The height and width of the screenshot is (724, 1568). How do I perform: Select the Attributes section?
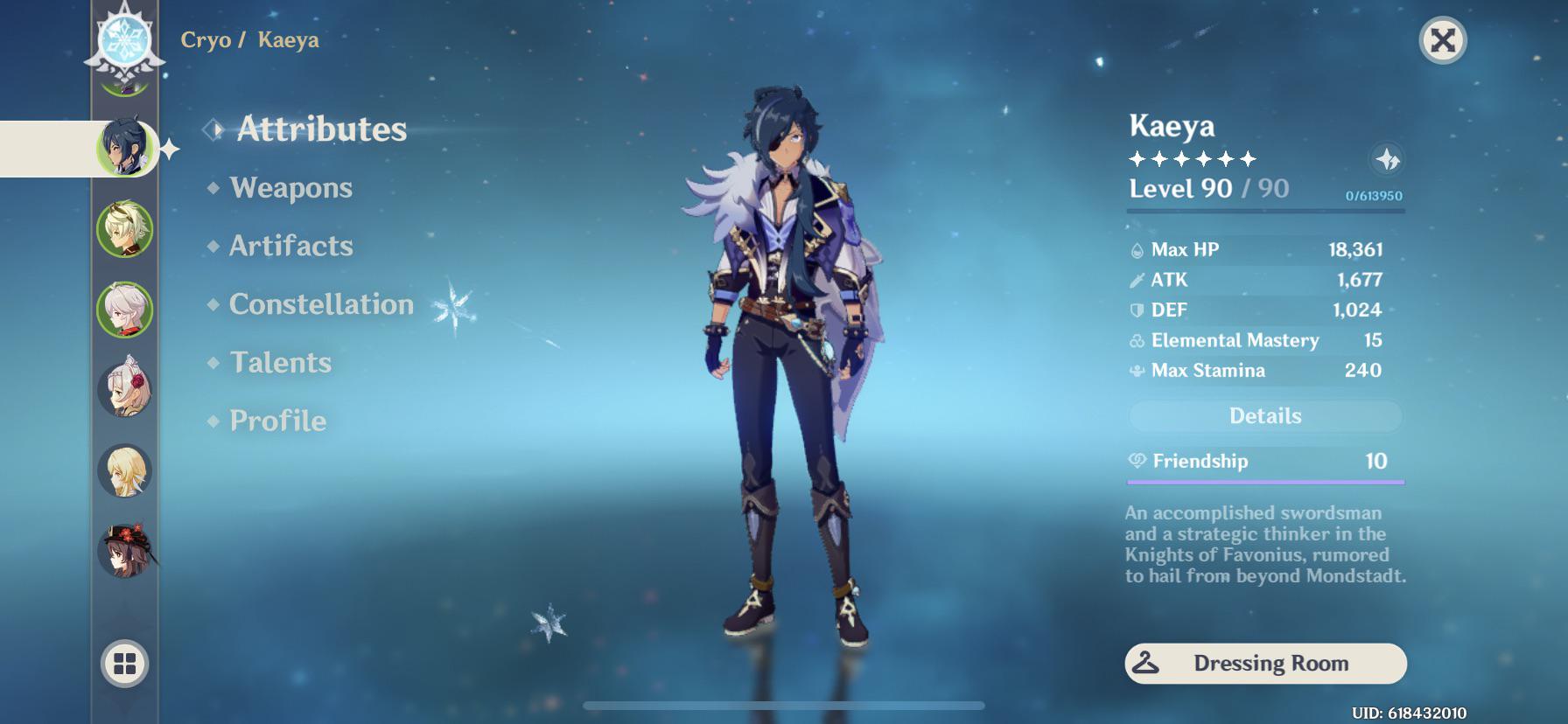321,129
